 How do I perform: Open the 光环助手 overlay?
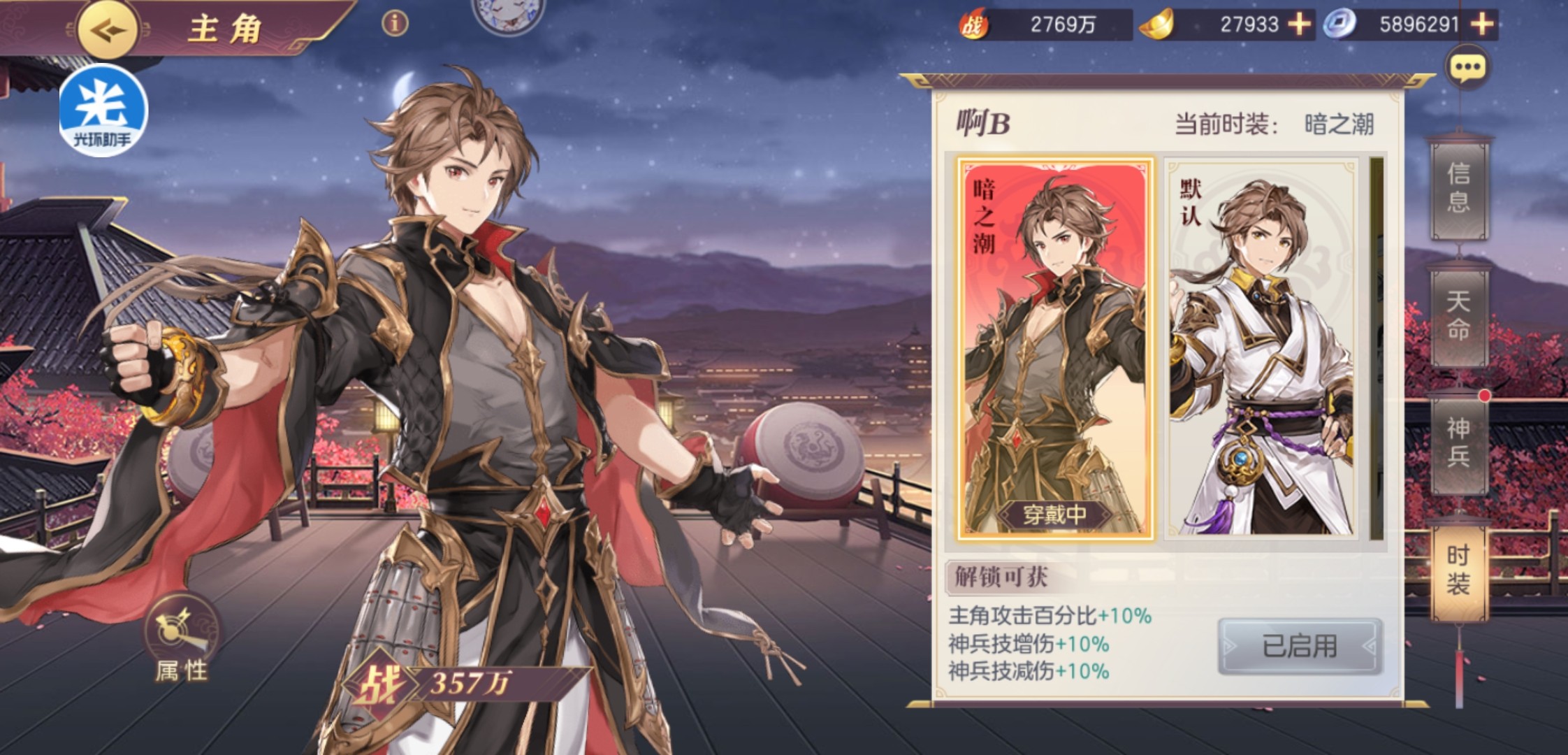(x=103, y=110)
